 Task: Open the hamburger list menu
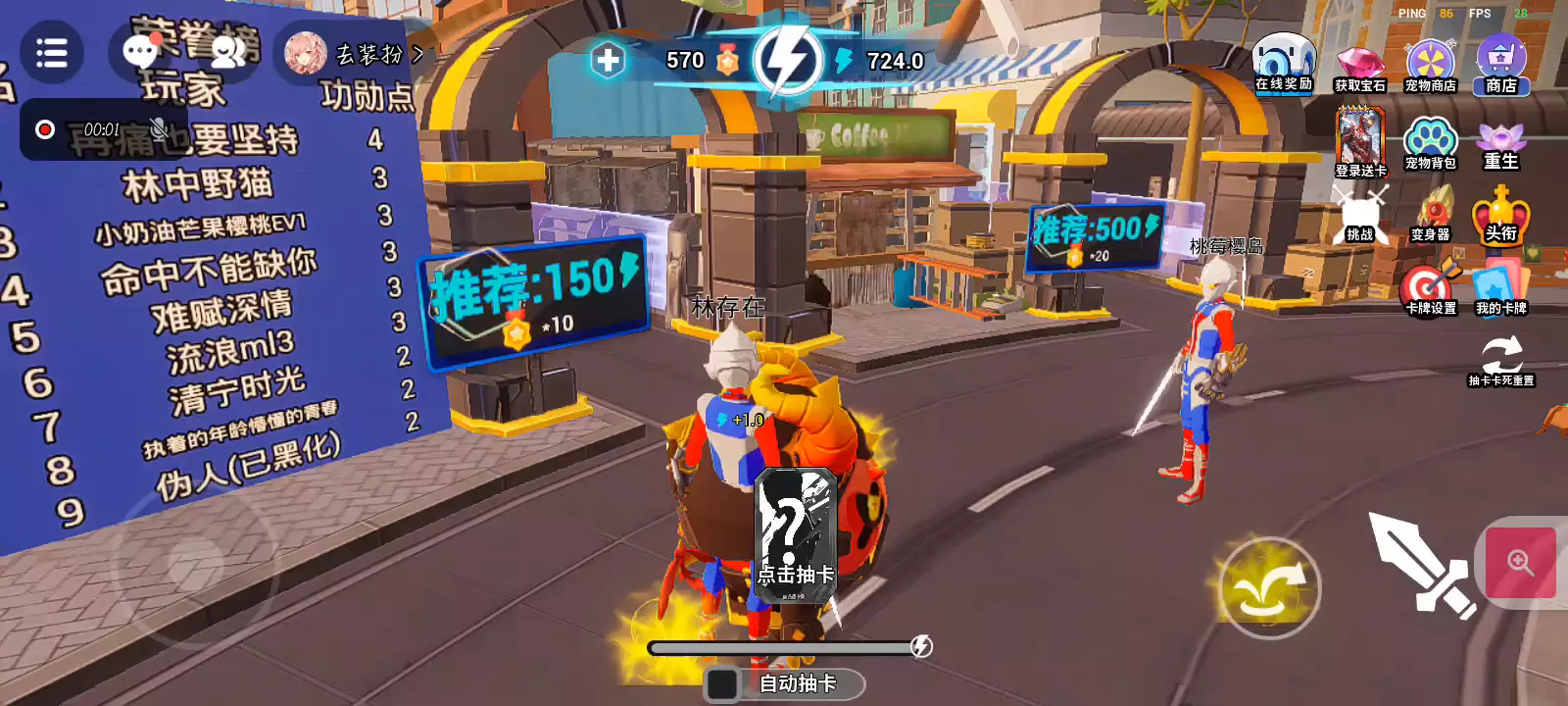(51, 53)
